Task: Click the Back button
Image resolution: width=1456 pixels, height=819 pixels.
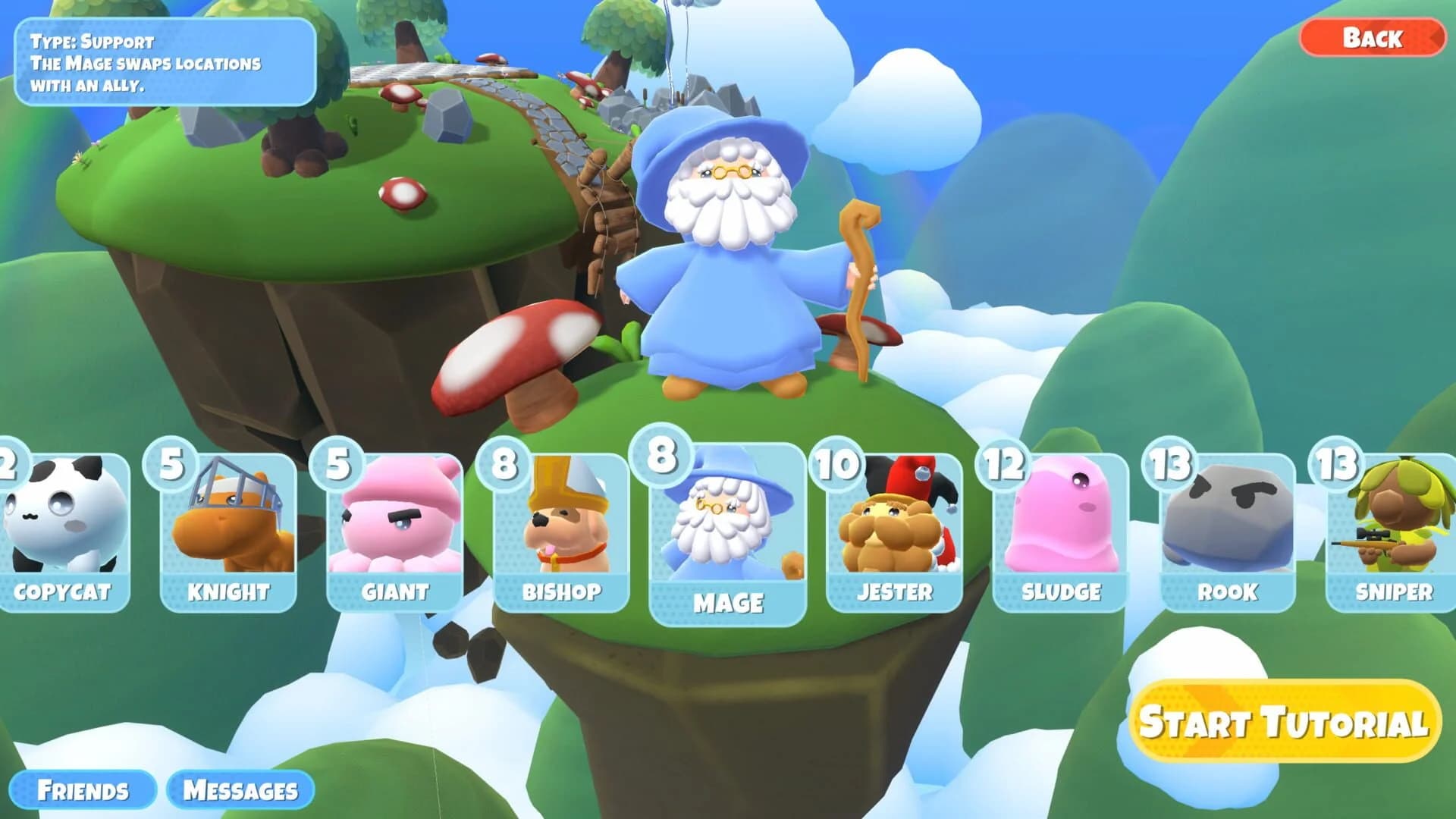Action: pyautogui.click(x=1374, y=36)
